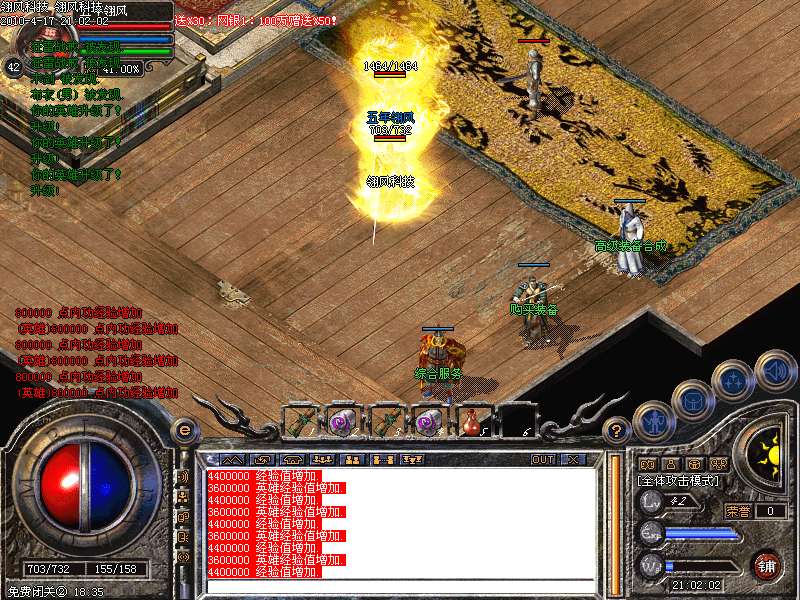Open the skills round button with four stars
This screenshot has width=800, height=600.
[x=733, y=381]
